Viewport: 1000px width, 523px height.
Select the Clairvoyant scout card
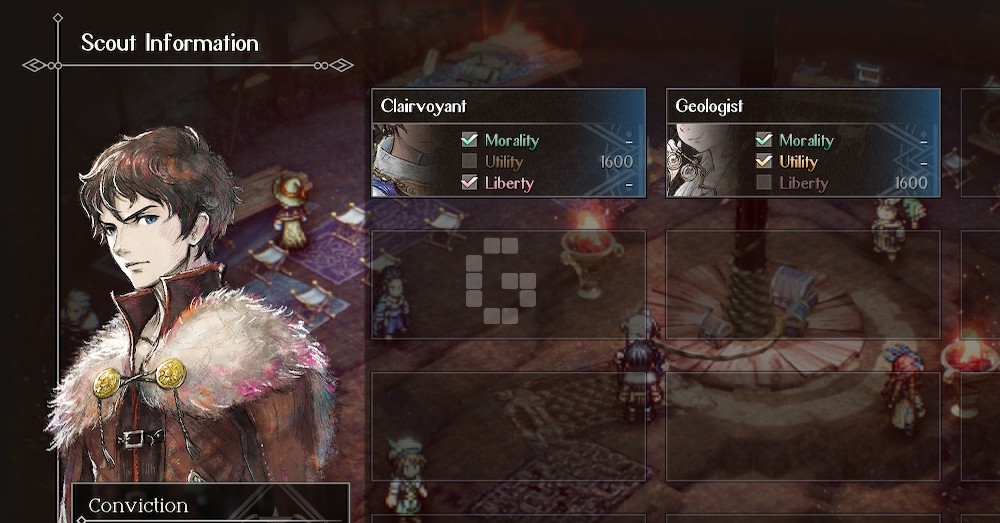pos(508,106)
